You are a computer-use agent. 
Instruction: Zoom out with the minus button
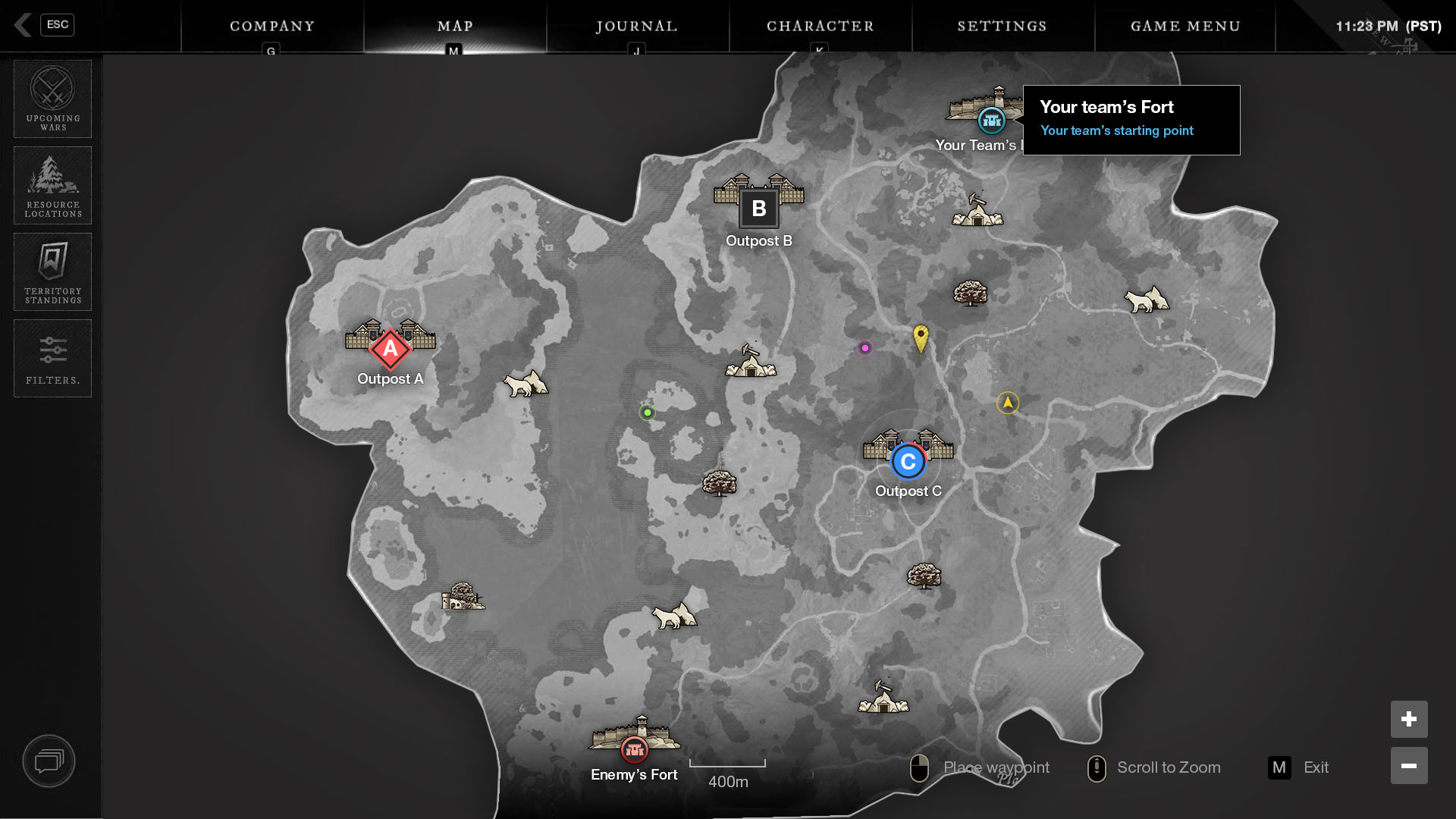click(x=1409, y=766)
